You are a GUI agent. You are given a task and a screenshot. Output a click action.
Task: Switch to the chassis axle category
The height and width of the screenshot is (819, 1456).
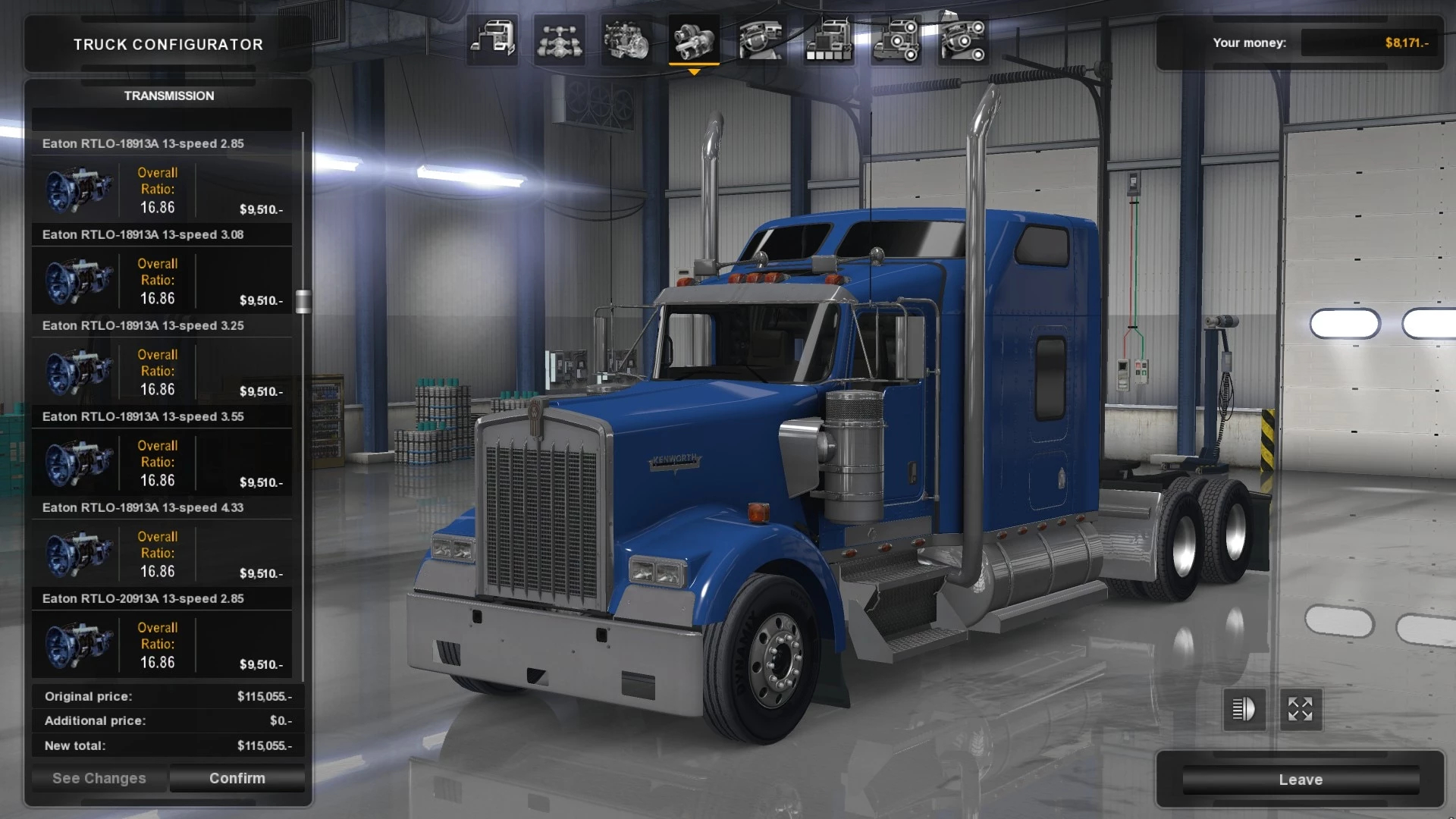tap(560, 39)
